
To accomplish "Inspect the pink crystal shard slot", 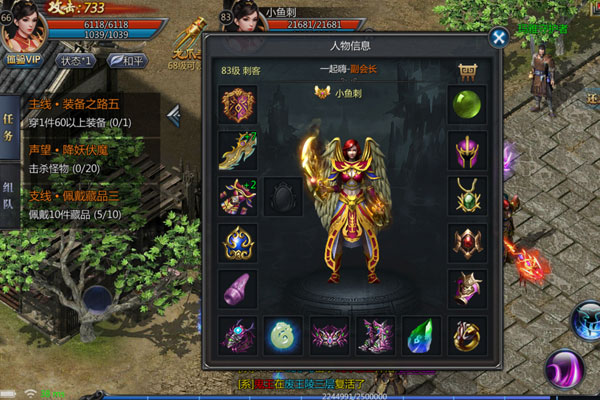I will coord(237,288).
